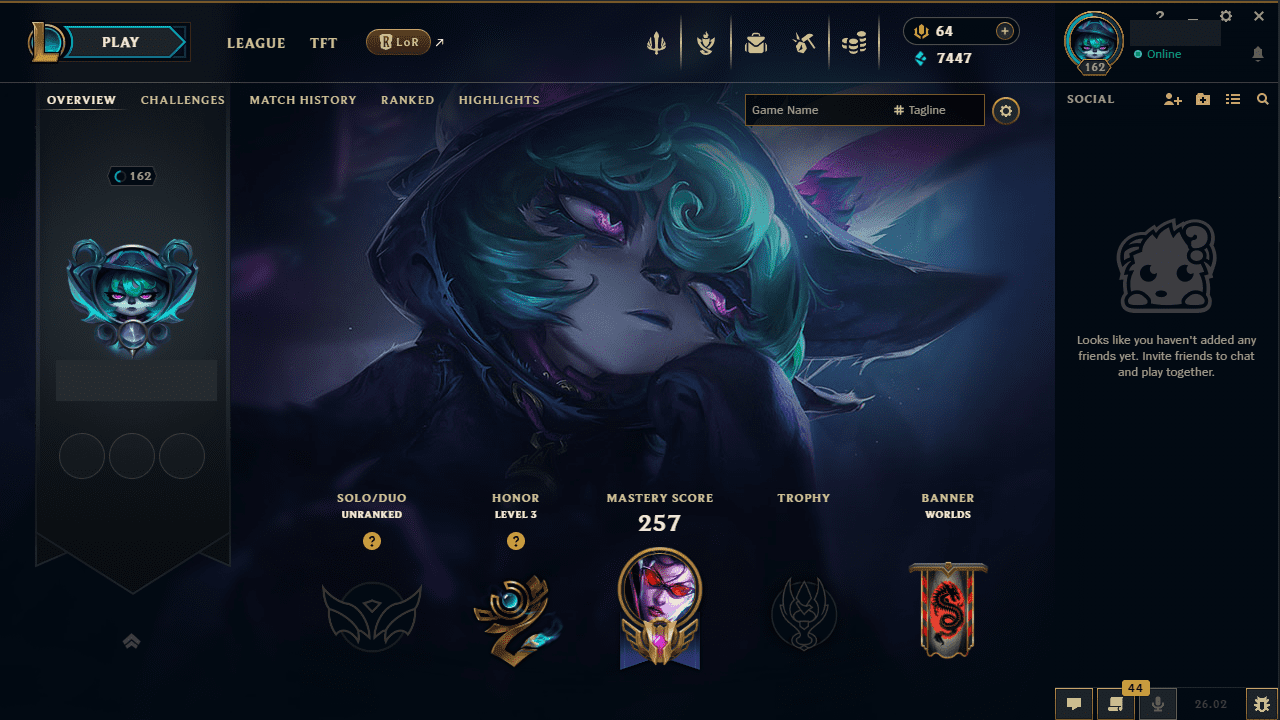Open the Loot backpack
This screenshot has width=1280, height=720.
click(x=756, y=42)
